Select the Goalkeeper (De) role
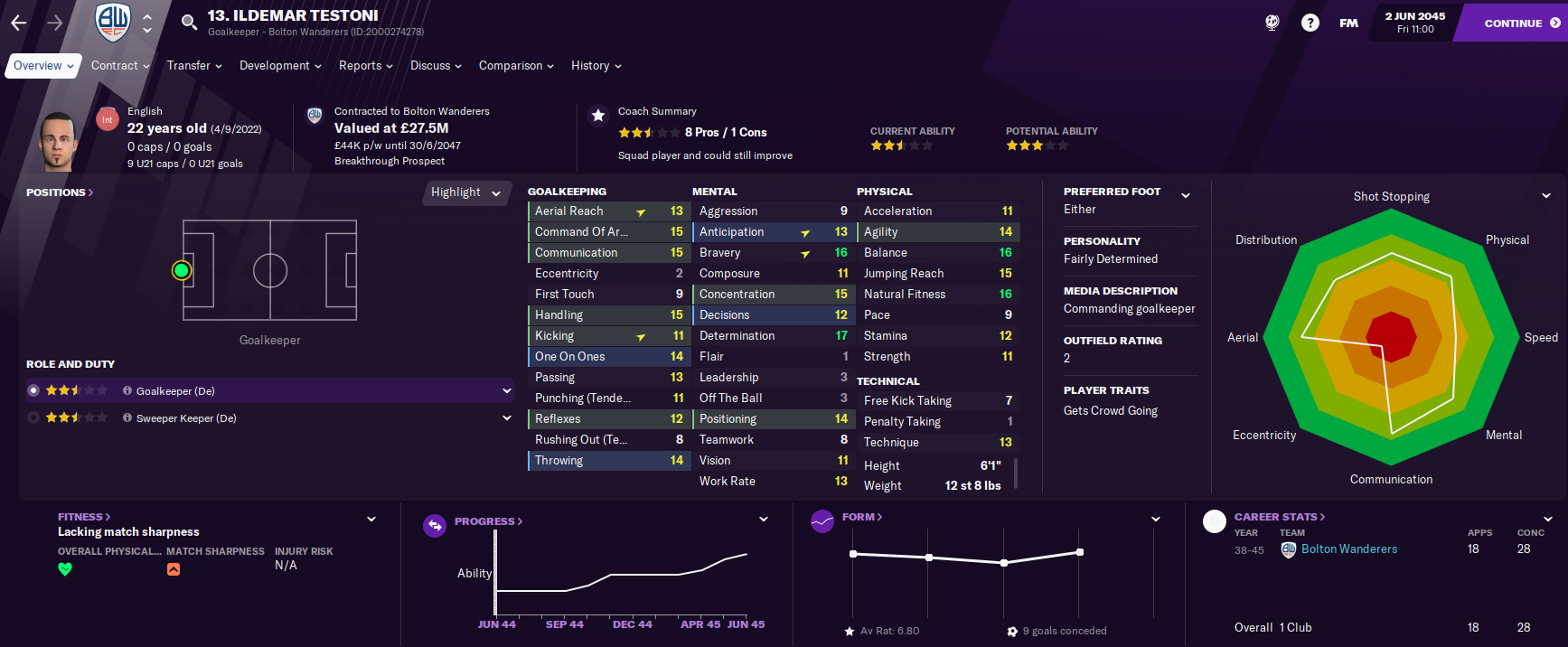 coord(175,391)
